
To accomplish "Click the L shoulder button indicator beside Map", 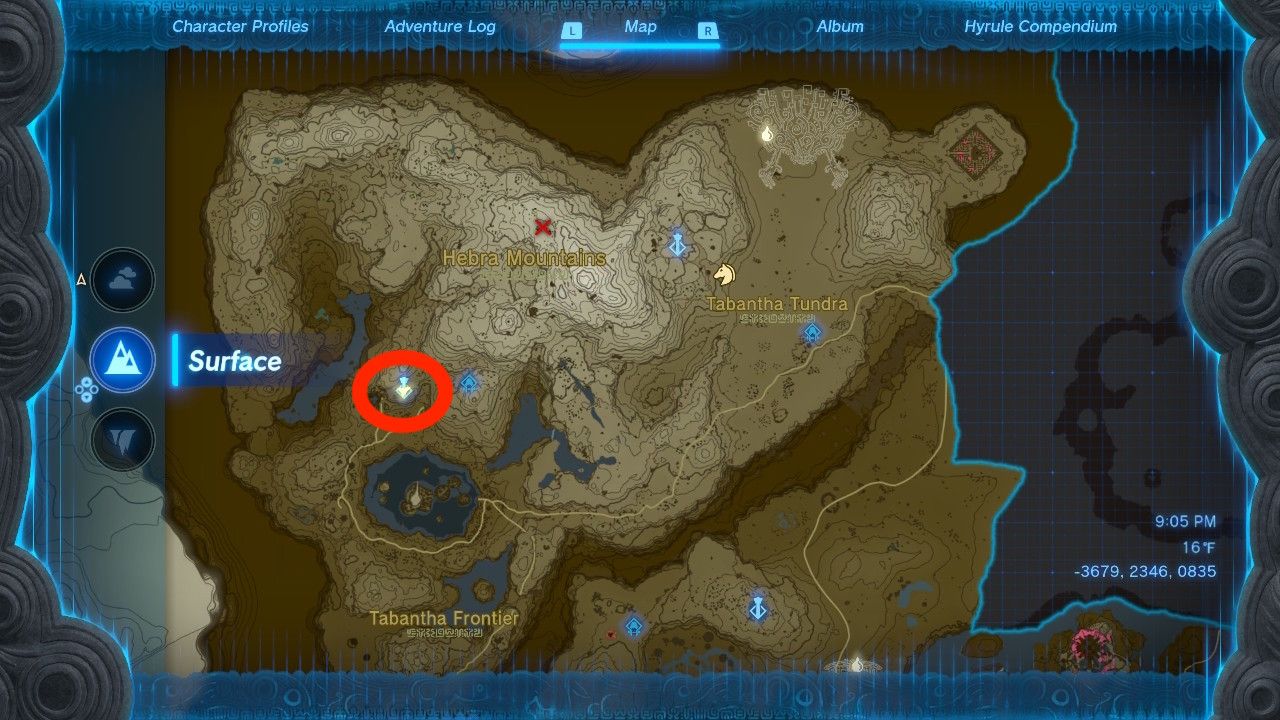I will click(572, 28).
